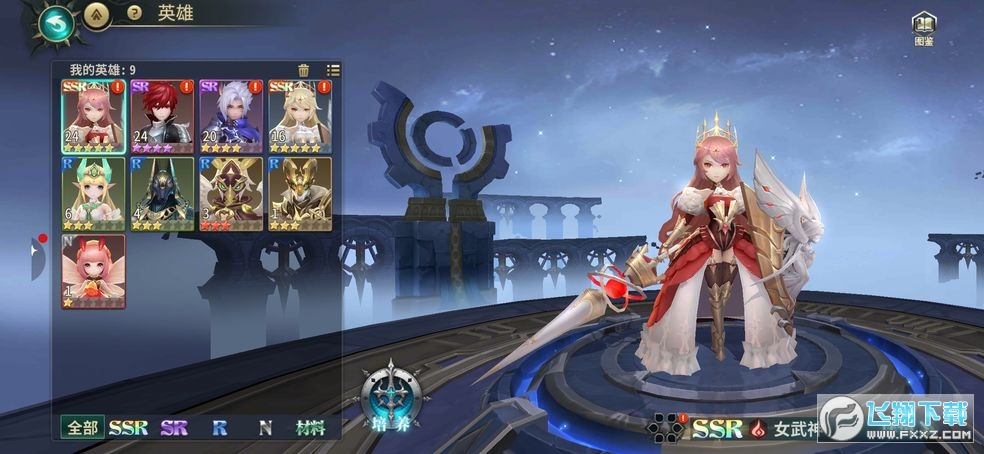Select the pink-haired SSR hero card
The height and width of the screenshot is (454, 984).
(93, 116)
